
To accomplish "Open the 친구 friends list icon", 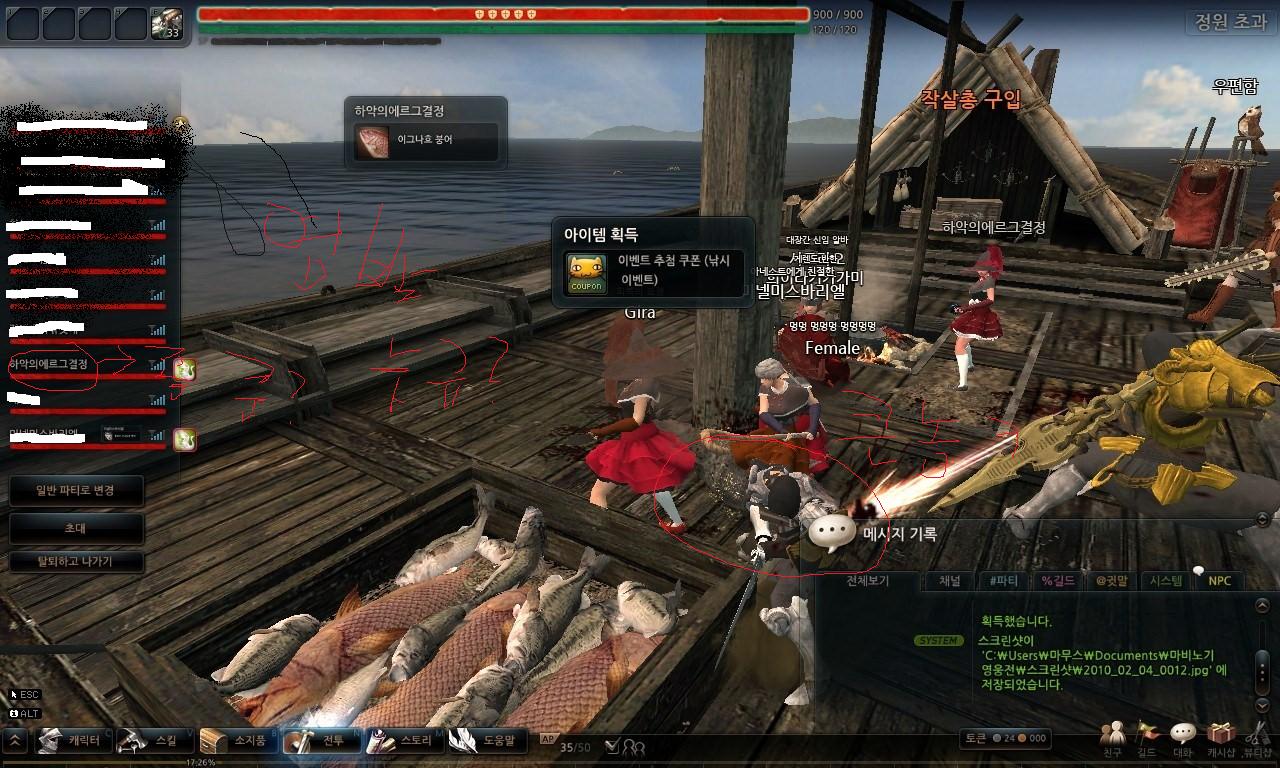I will tap(1112, 738).
